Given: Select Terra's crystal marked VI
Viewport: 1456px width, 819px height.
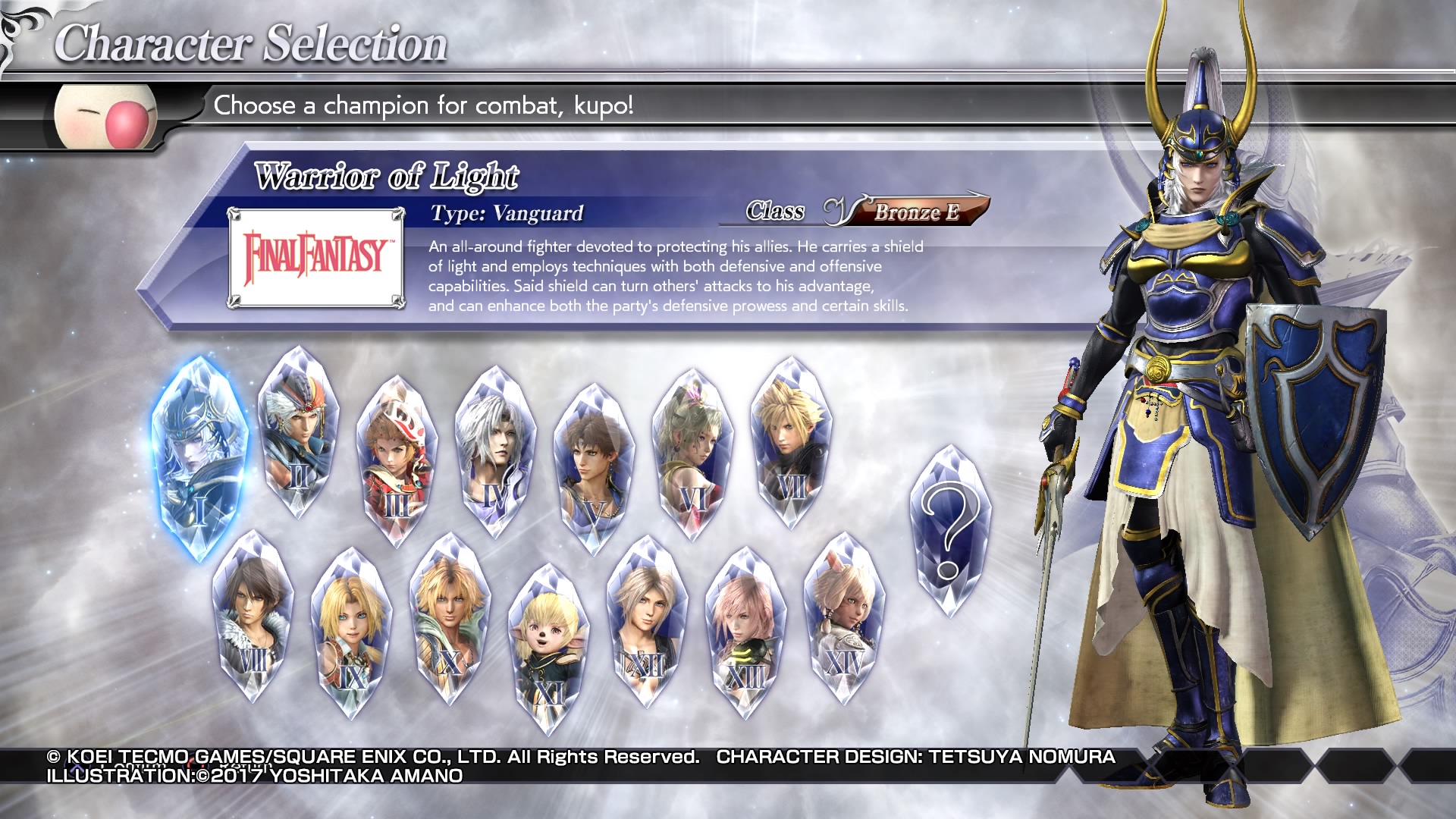Looking at the screenshot, I should tap(692, 453).
